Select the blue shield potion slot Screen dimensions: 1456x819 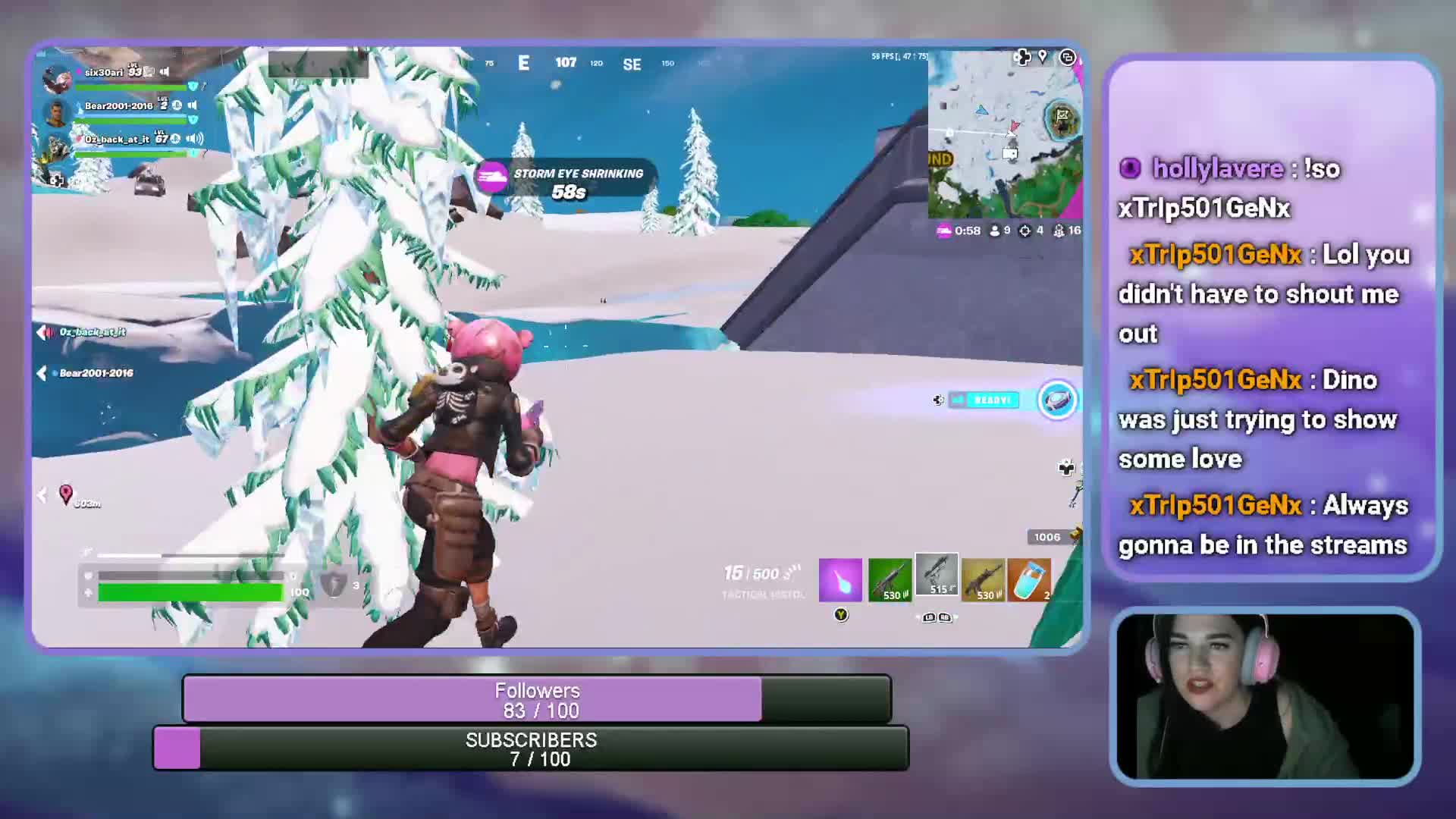[x=1030, y=580]
